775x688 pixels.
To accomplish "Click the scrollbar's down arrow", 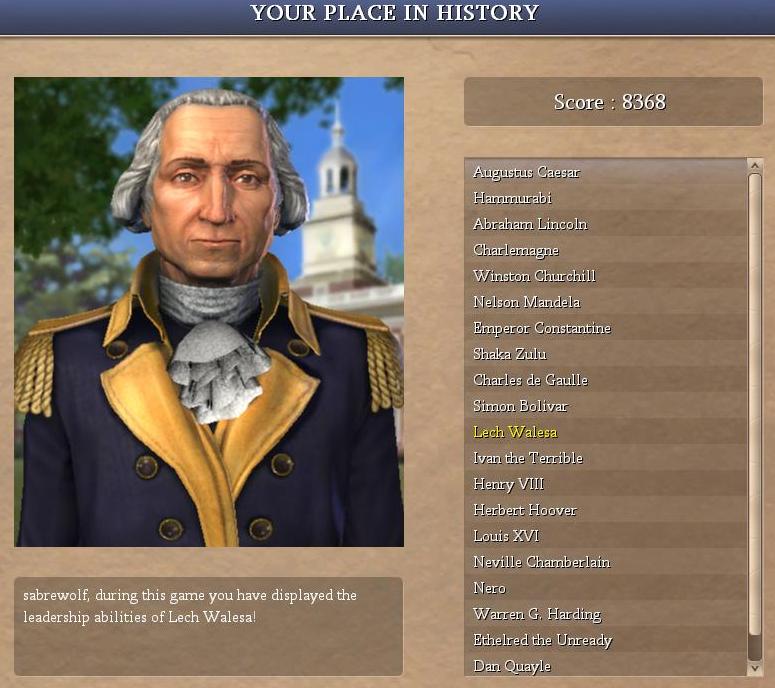I will pos(755,667).
